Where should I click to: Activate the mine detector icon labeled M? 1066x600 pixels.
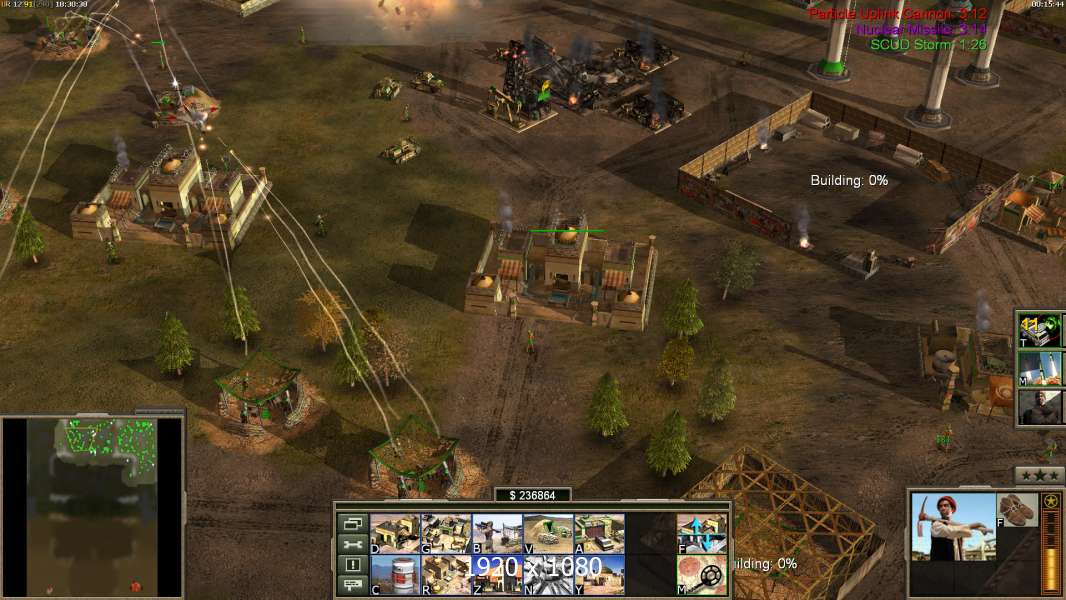702,575
